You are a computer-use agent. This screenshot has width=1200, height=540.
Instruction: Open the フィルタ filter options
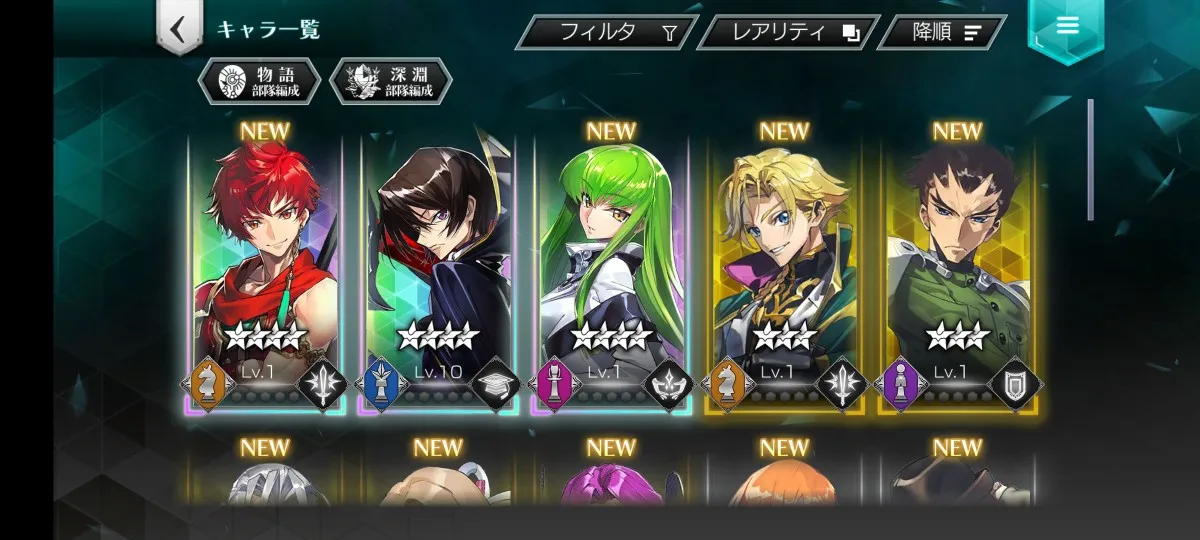607,32
